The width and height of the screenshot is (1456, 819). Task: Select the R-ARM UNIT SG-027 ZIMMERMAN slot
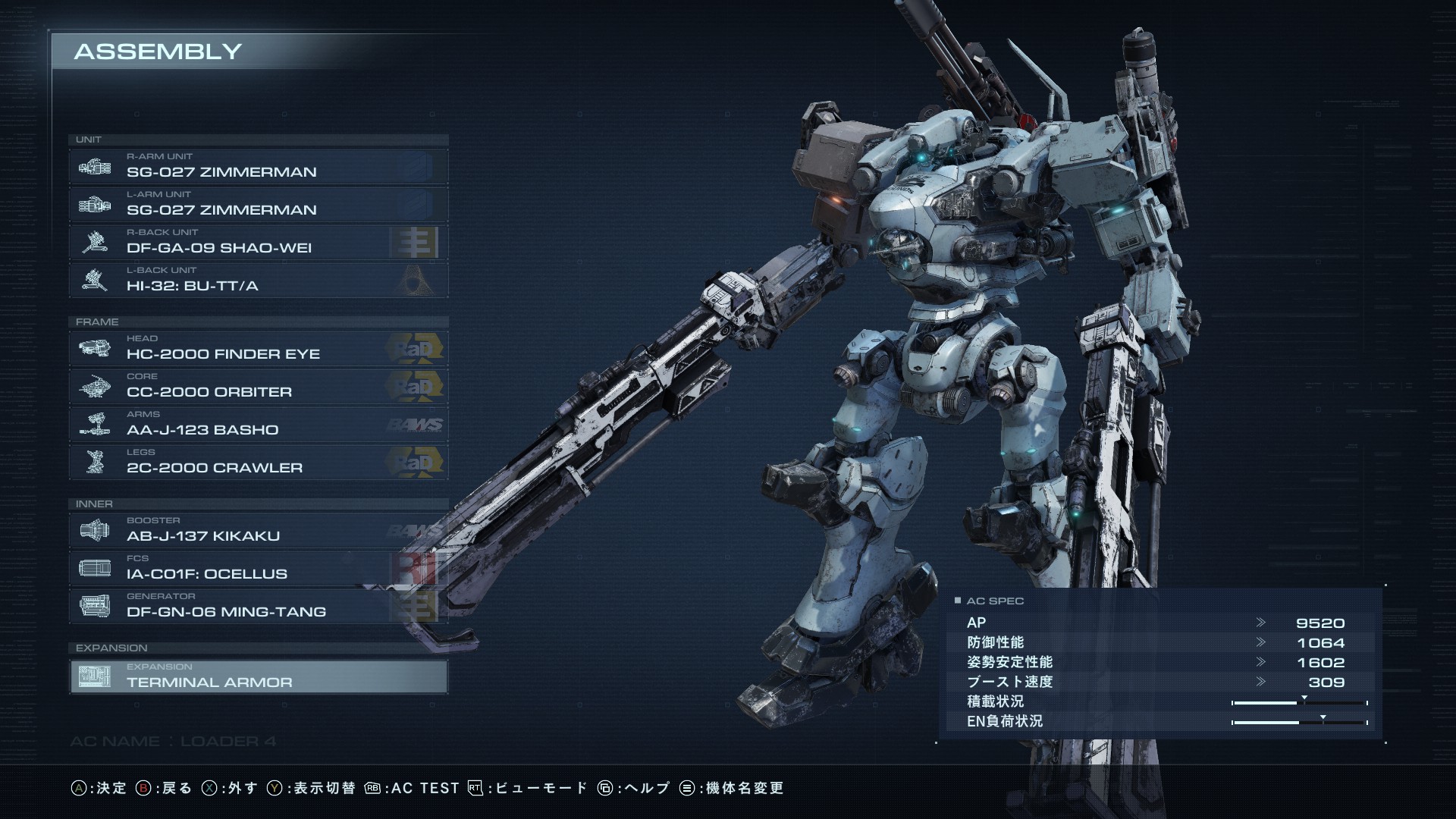click(x=258, y=166)
